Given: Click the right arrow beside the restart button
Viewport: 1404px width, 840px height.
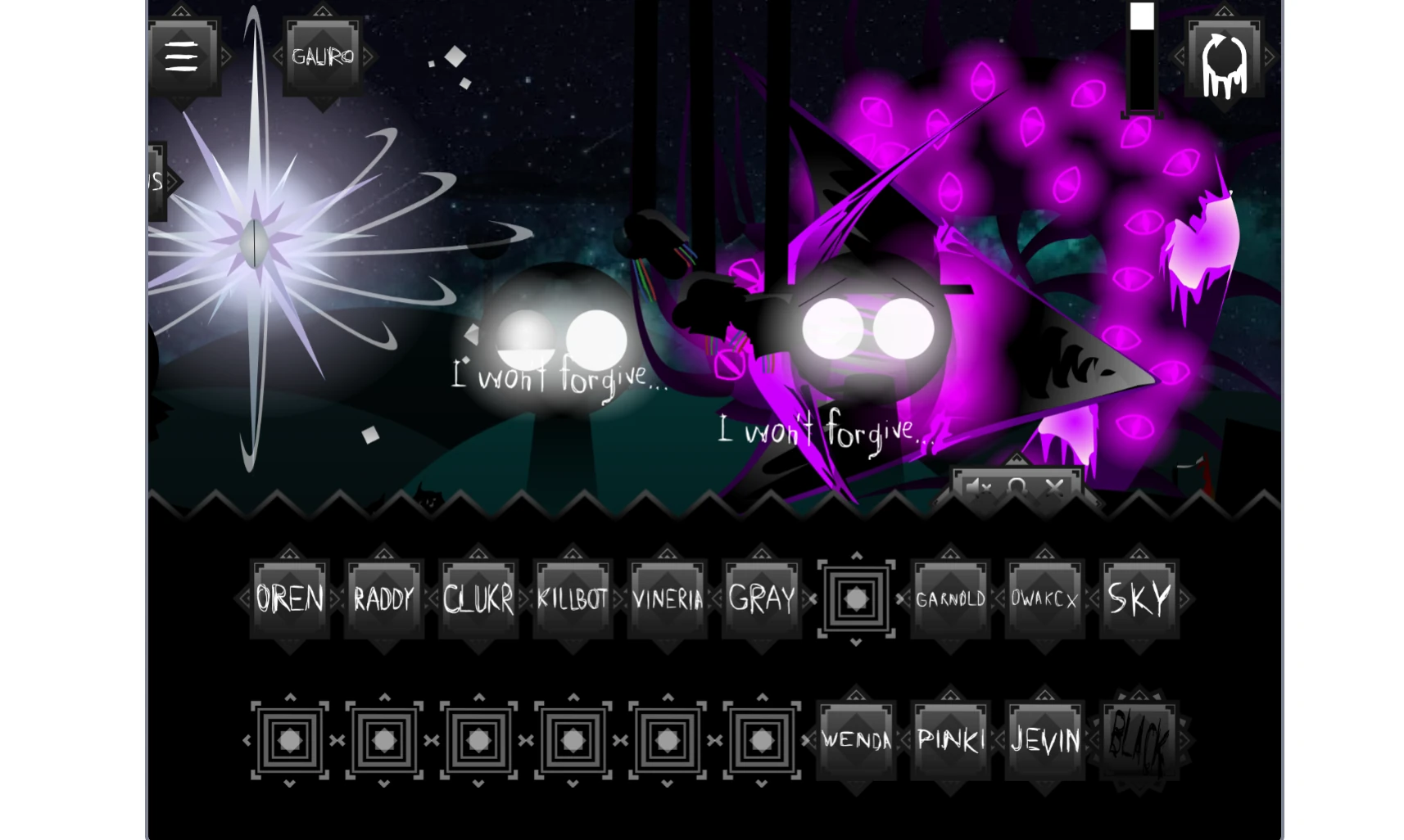Looking at the screenshot, I should tap(1270, 57).
